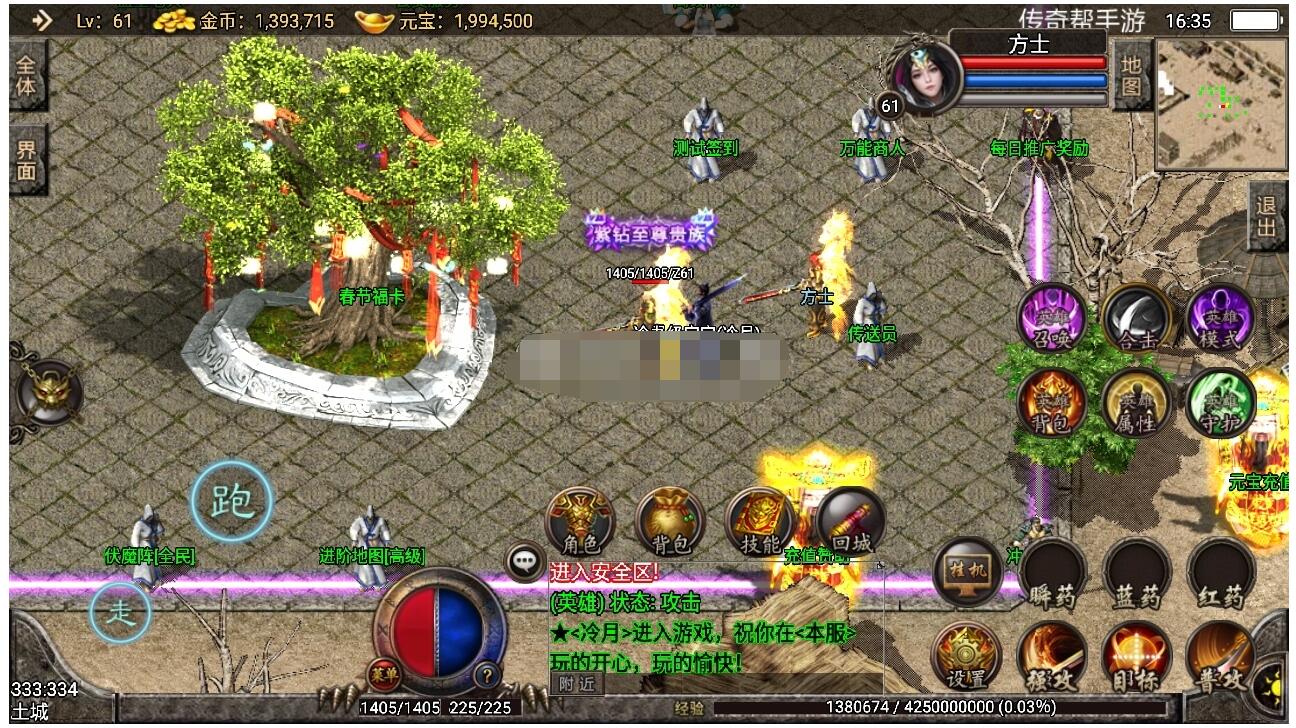This screenshot has height=728, width=1296.
Task: Toggle 英雄模式 hero mode
Action: tap(1220, 319)
